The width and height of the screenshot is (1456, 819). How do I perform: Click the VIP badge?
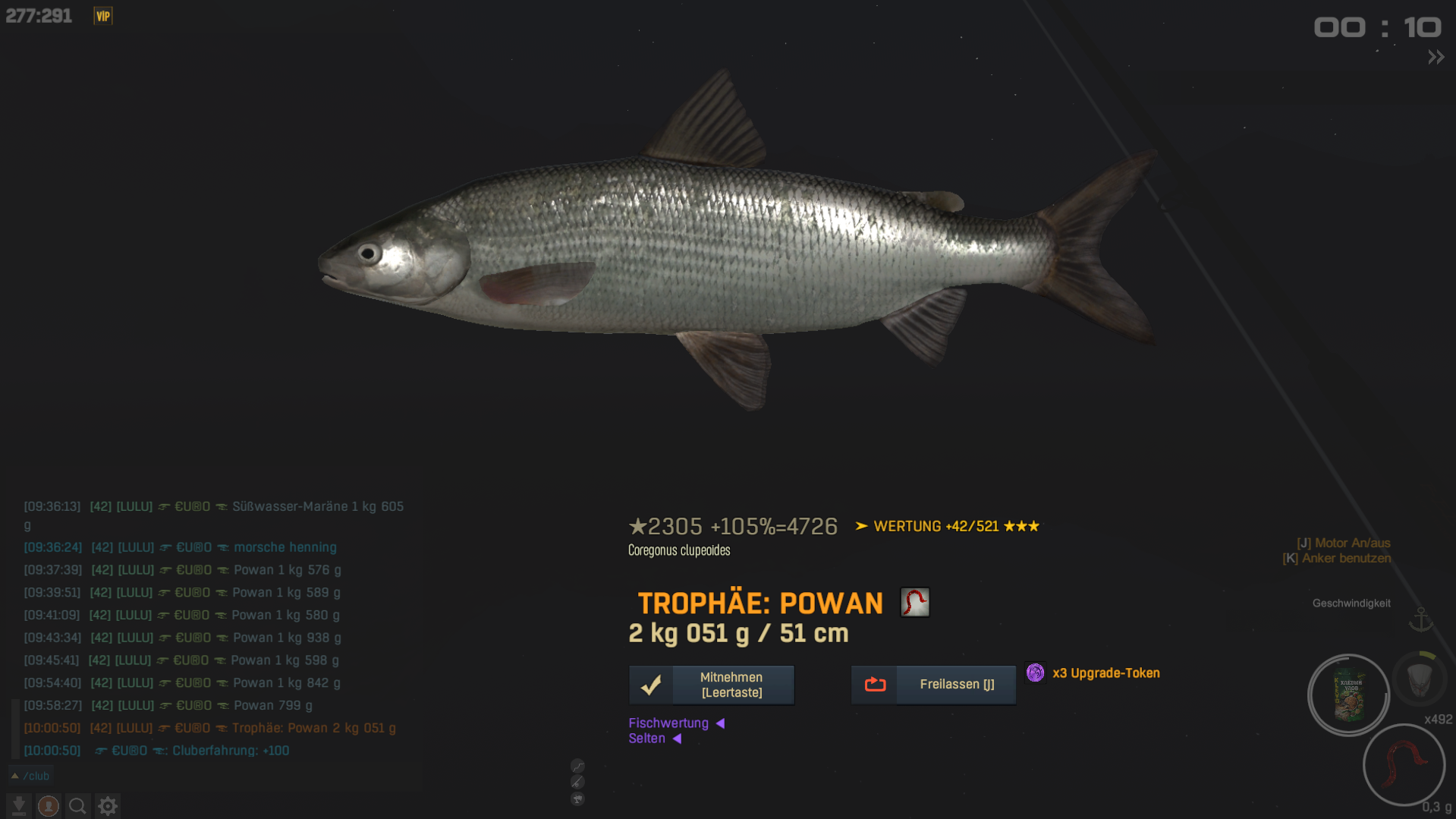pyautogui.click(x=102, y=16)
